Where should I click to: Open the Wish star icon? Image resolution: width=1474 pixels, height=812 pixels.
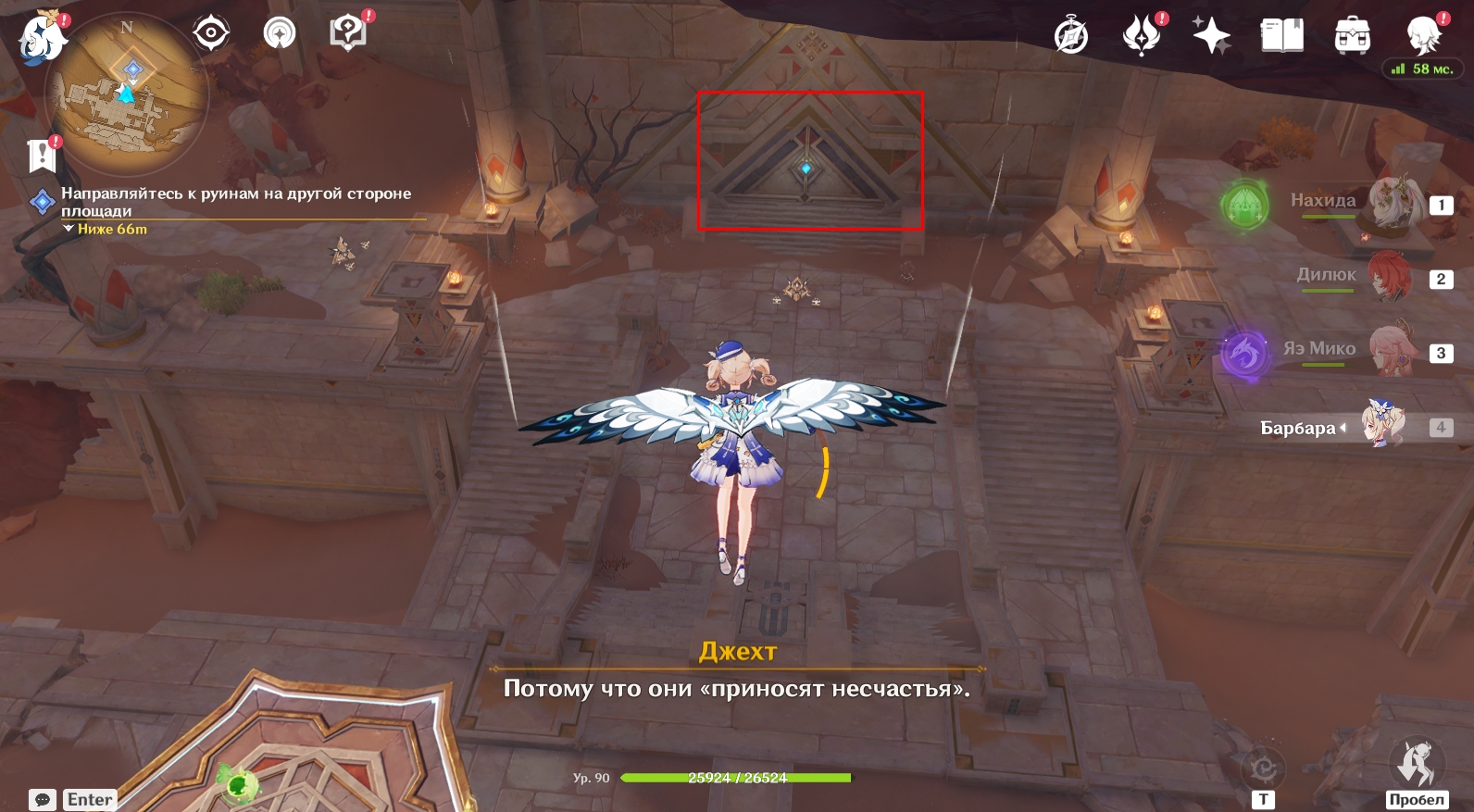point(1211,36)
